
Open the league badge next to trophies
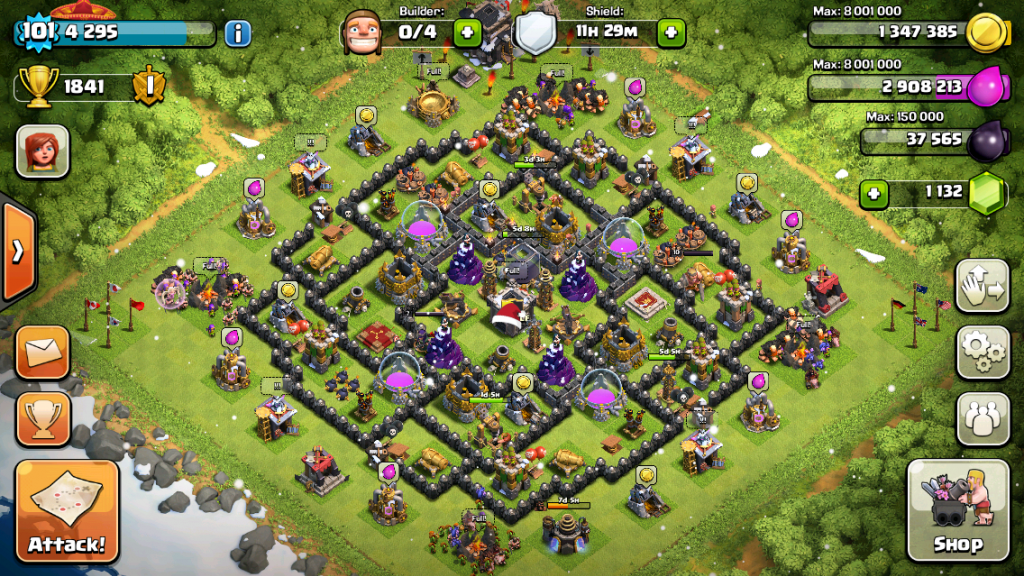[x=147, y=86]
